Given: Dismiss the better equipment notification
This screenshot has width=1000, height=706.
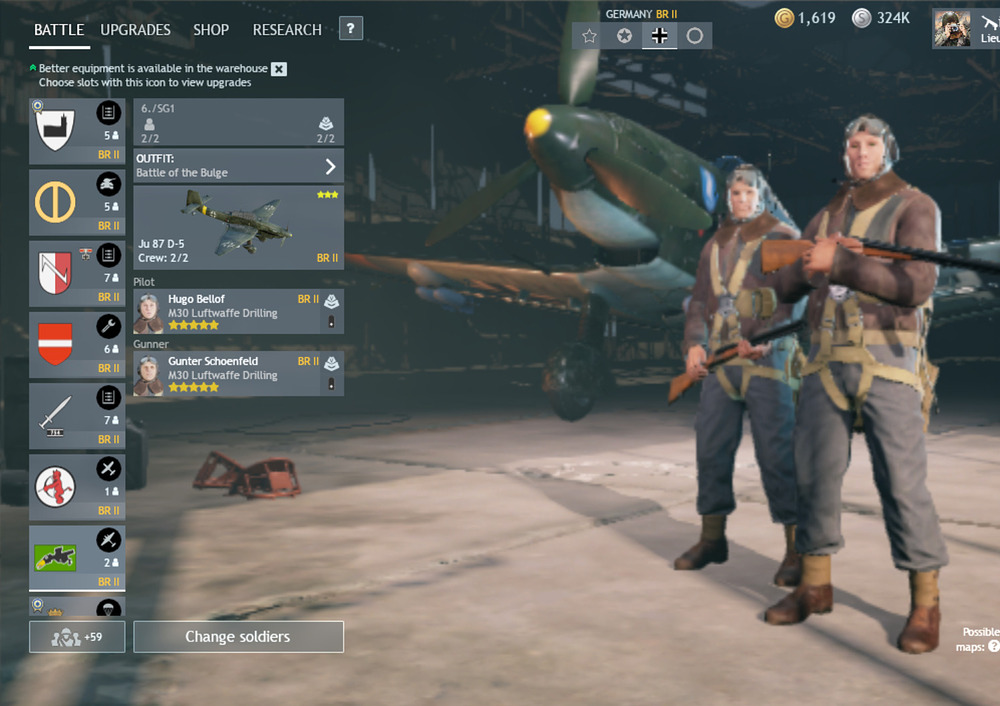Looking at the screenshot, I should point(279,69).
